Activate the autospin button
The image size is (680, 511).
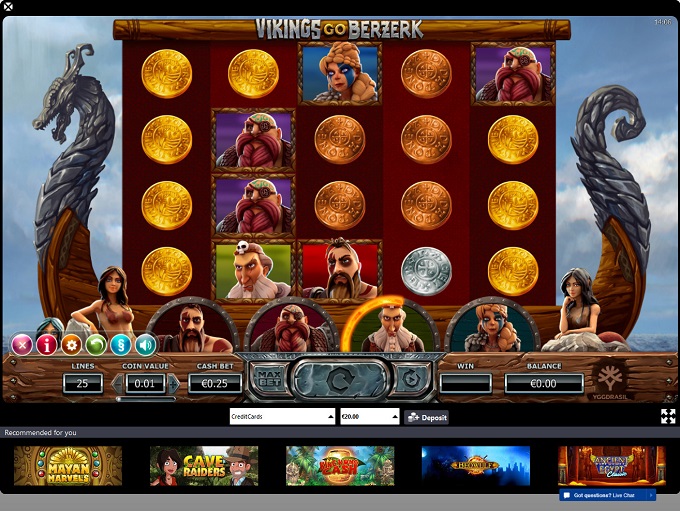(x=410, y=380)
